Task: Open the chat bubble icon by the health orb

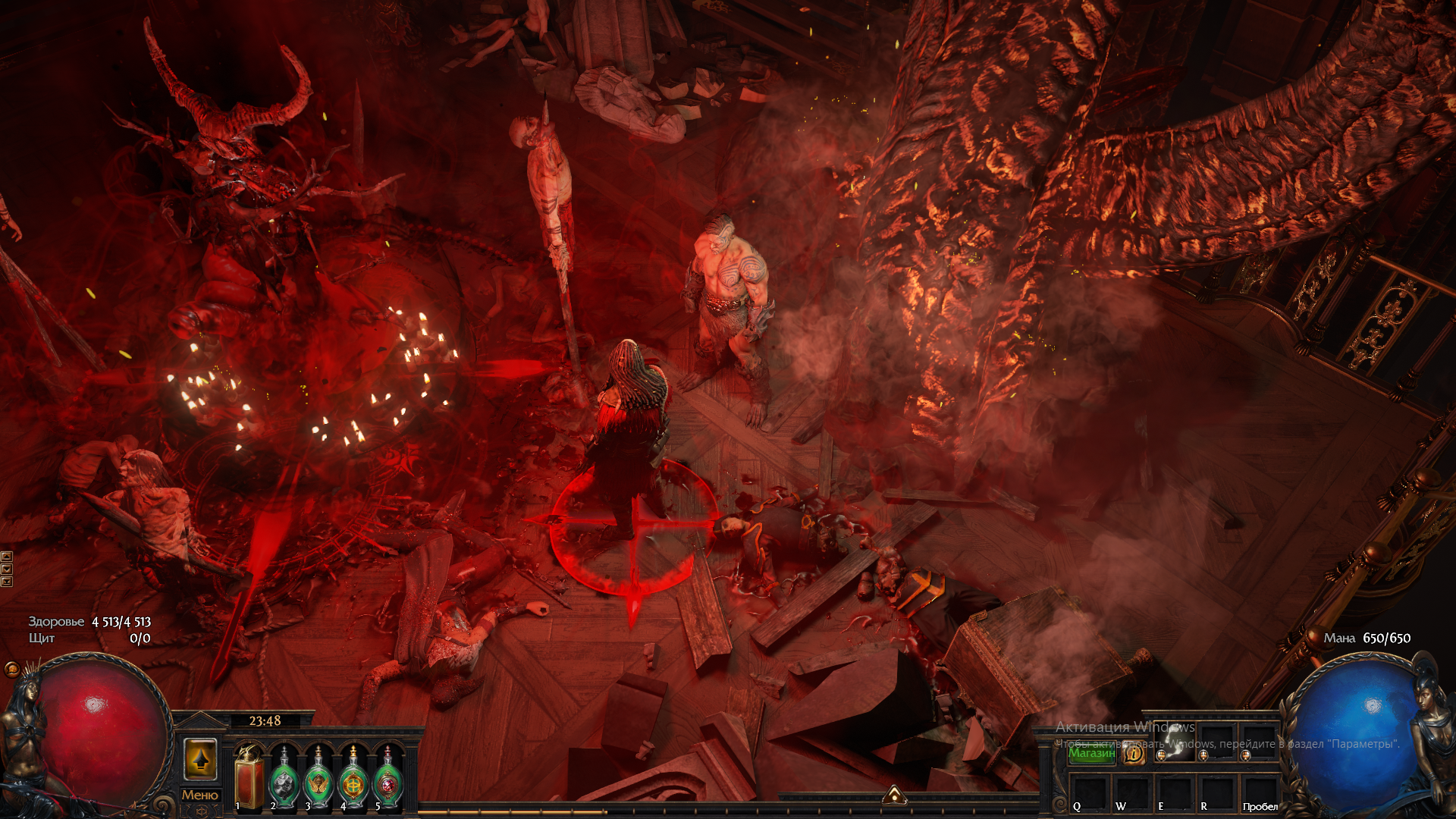Action: [11, 669]
